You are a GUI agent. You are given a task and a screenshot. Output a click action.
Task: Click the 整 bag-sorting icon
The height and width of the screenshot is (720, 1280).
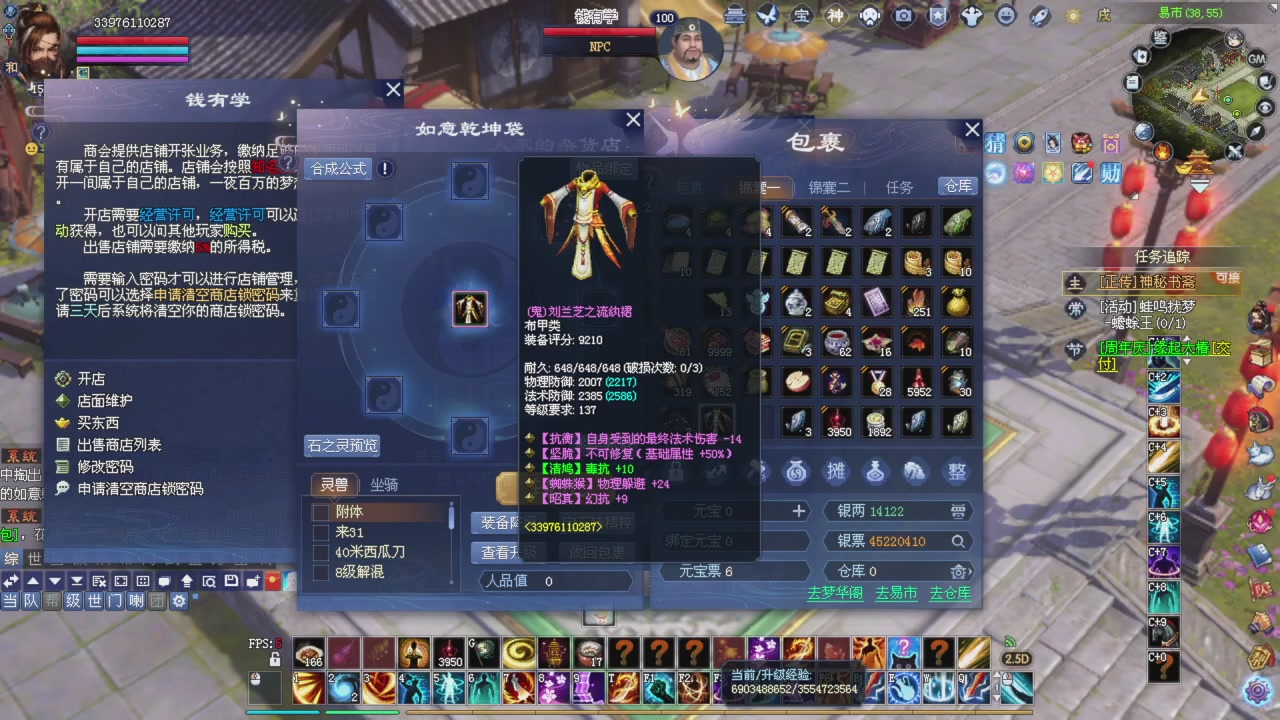956,472
